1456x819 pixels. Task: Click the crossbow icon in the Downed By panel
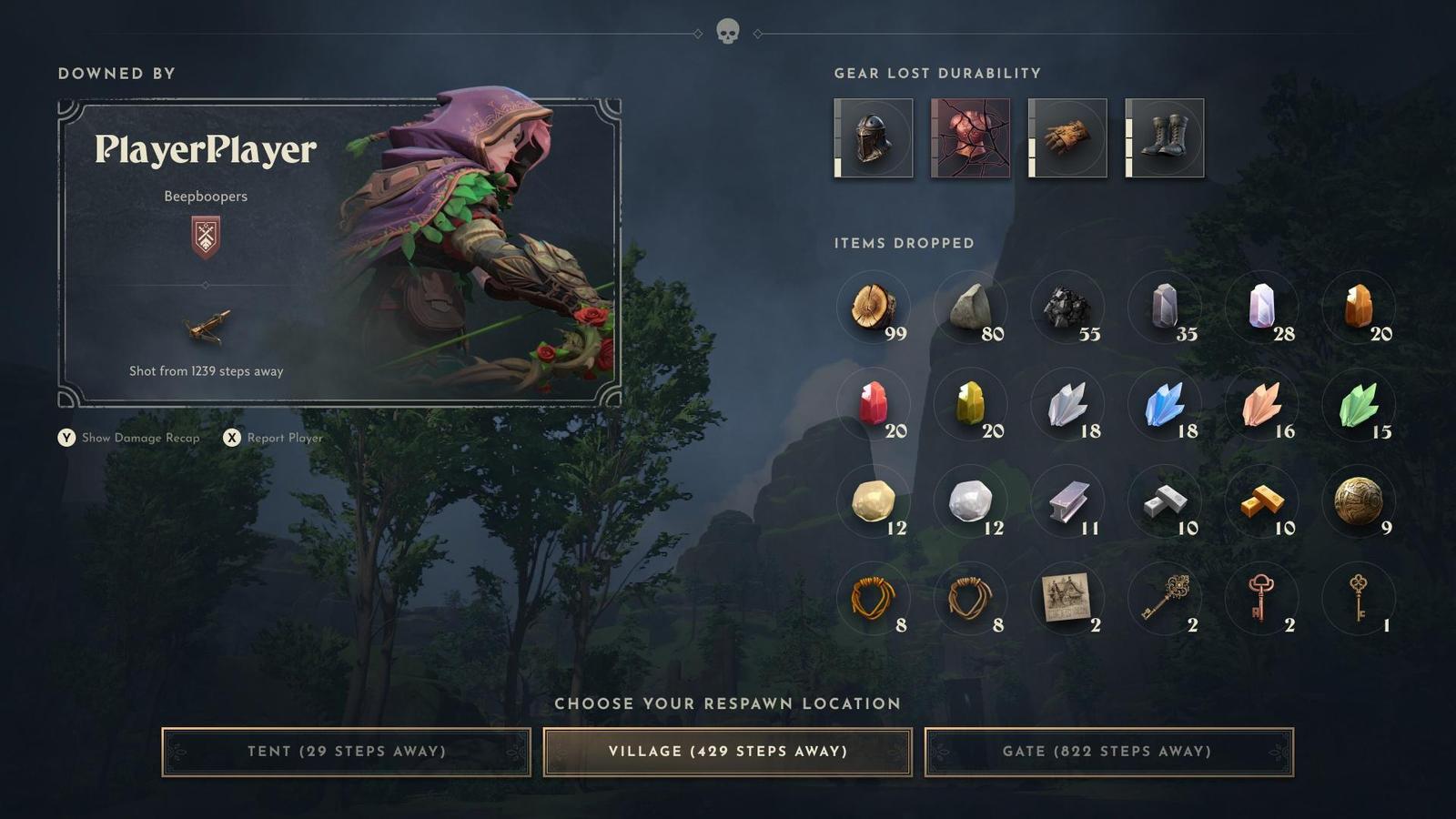pyautogui.click(x=207, y=328)
